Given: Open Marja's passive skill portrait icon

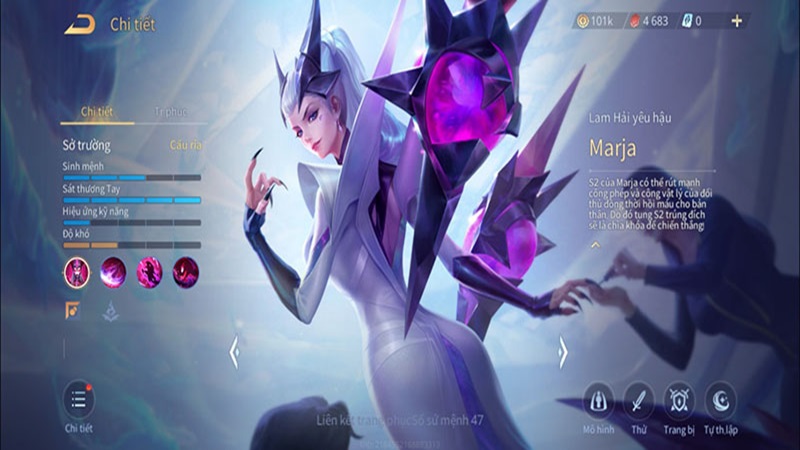Looking at the screenshot, I should click(77, 270).
